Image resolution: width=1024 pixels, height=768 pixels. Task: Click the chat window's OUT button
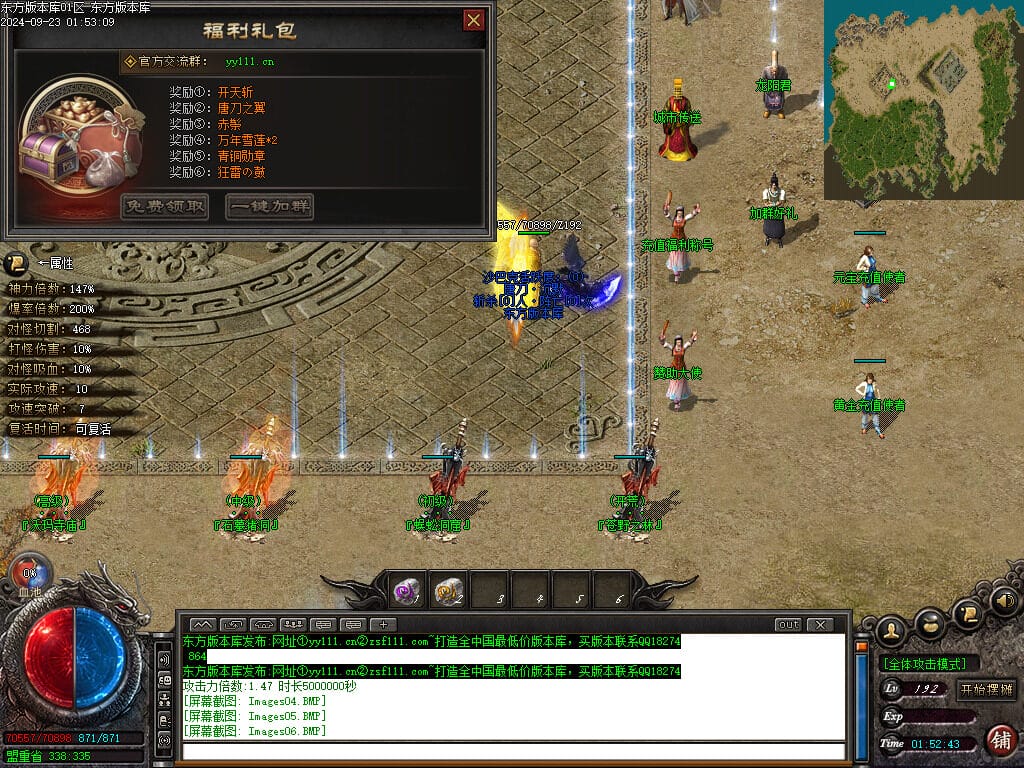coord(788,624)
